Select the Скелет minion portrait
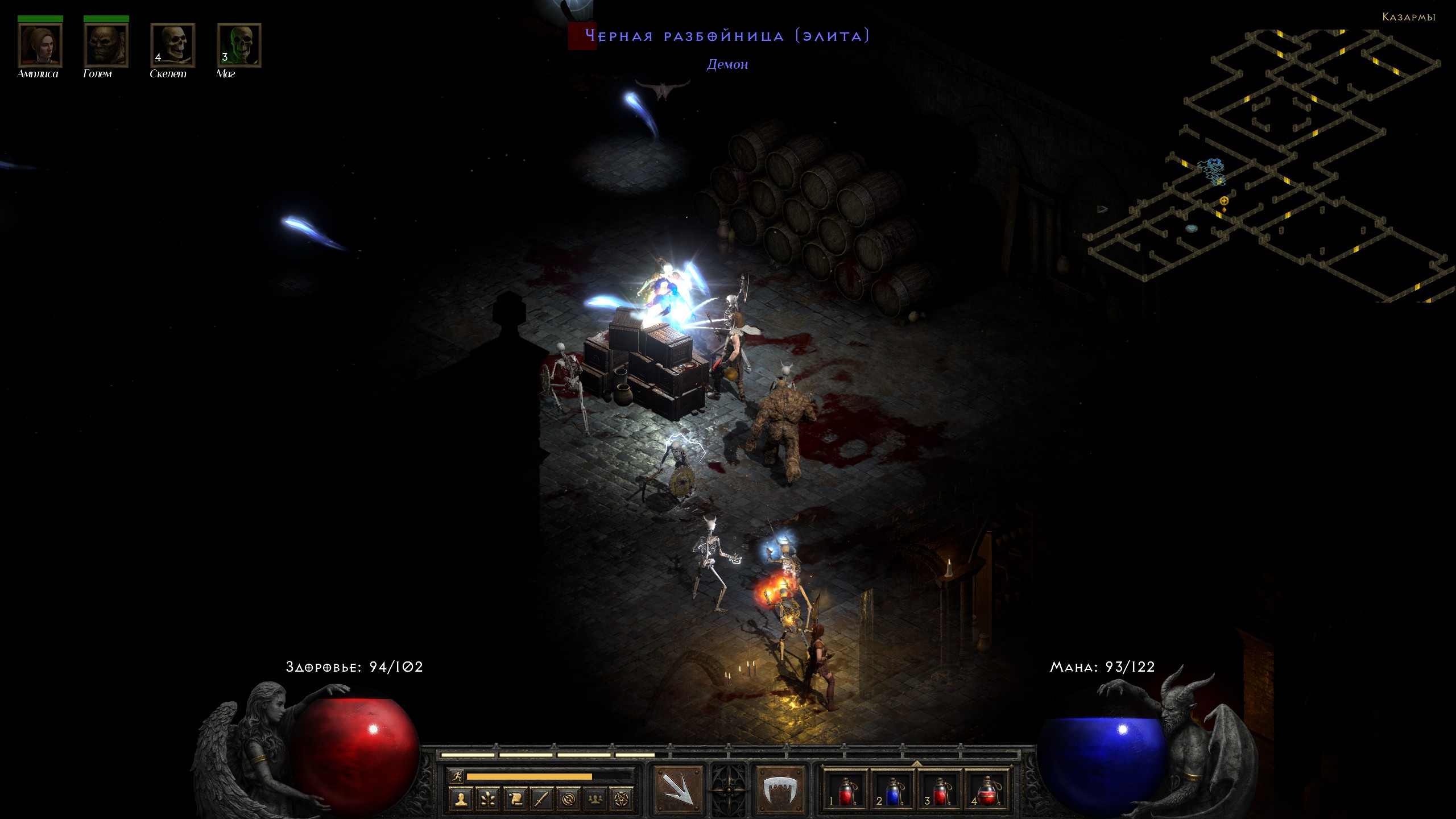Viewport: 1456px width, 819px height. coord(172,45)
